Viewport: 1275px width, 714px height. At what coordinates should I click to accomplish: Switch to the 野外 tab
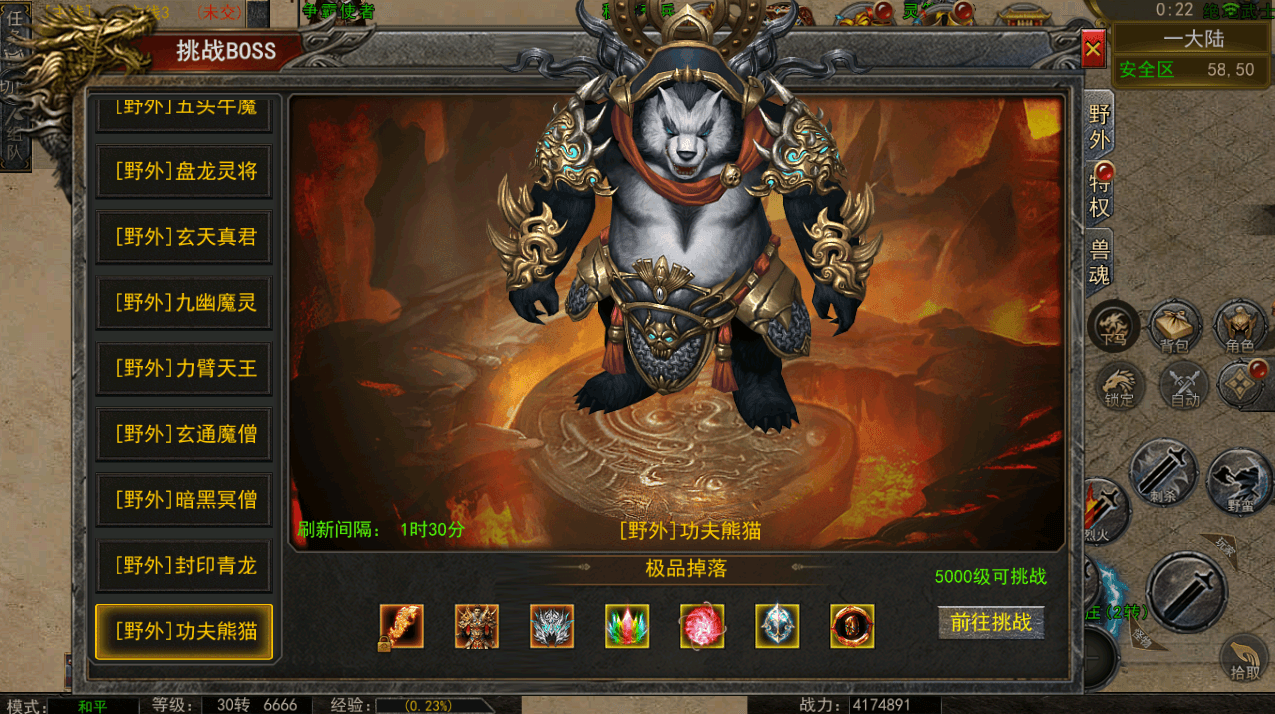pyautogui.click(x=1099, y=128)
